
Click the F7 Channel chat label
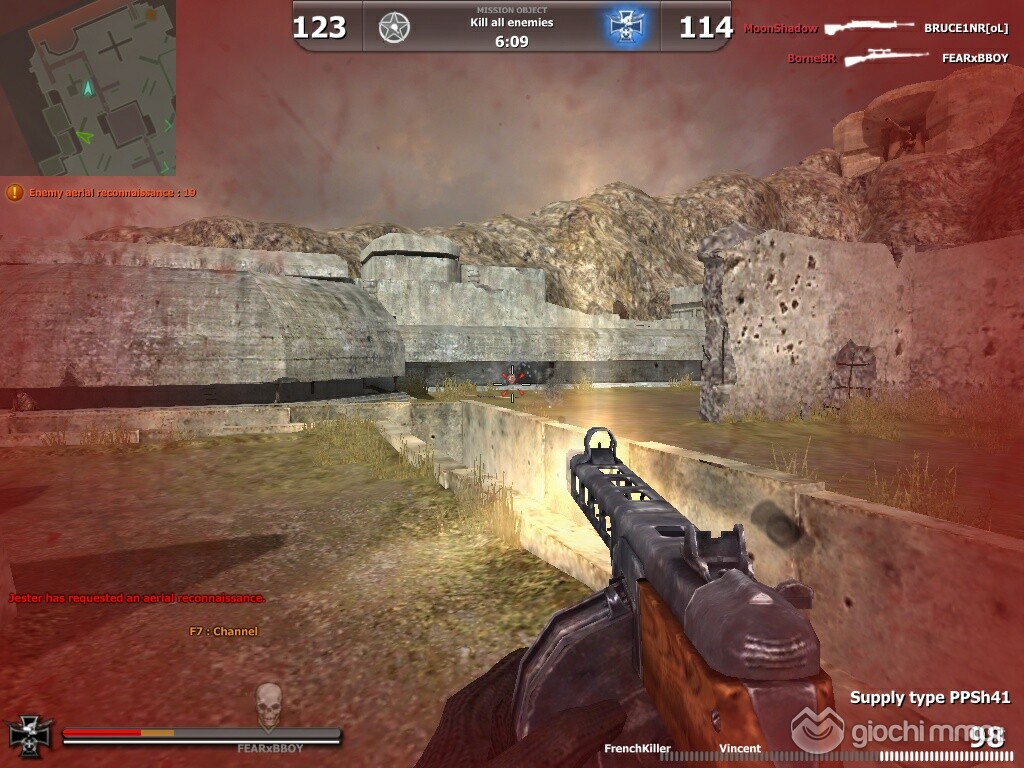click(x=223, y=631)
